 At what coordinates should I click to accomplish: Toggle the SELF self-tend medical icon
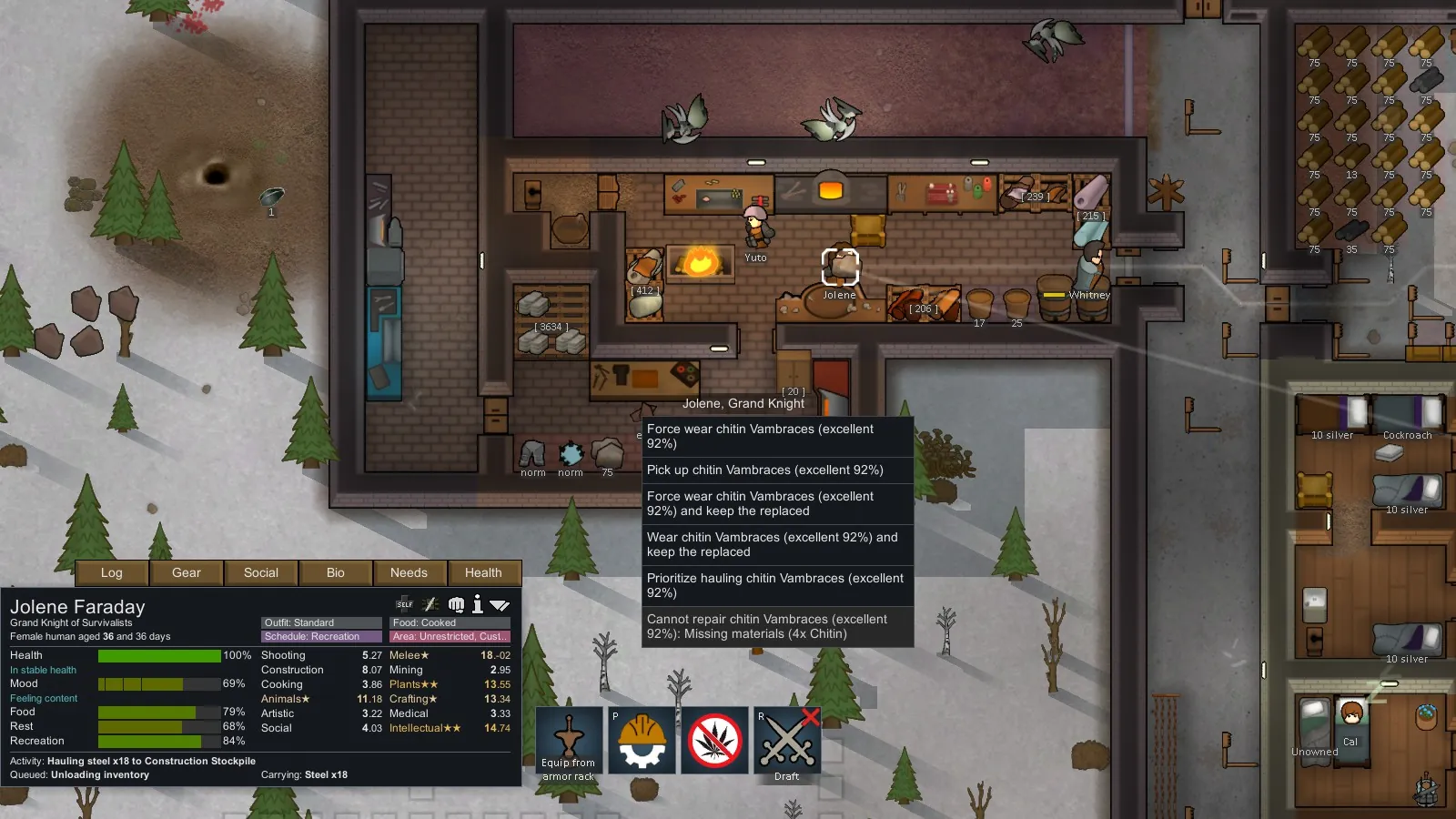pos(405,604)
